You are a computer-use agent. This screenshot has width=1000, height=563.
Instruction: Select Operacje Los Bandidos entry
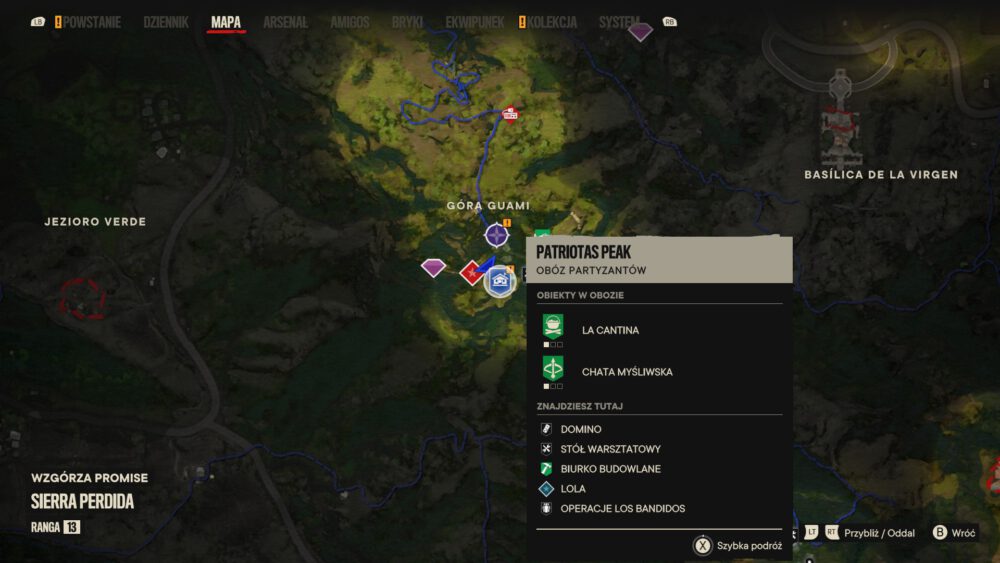coord(622,509)
